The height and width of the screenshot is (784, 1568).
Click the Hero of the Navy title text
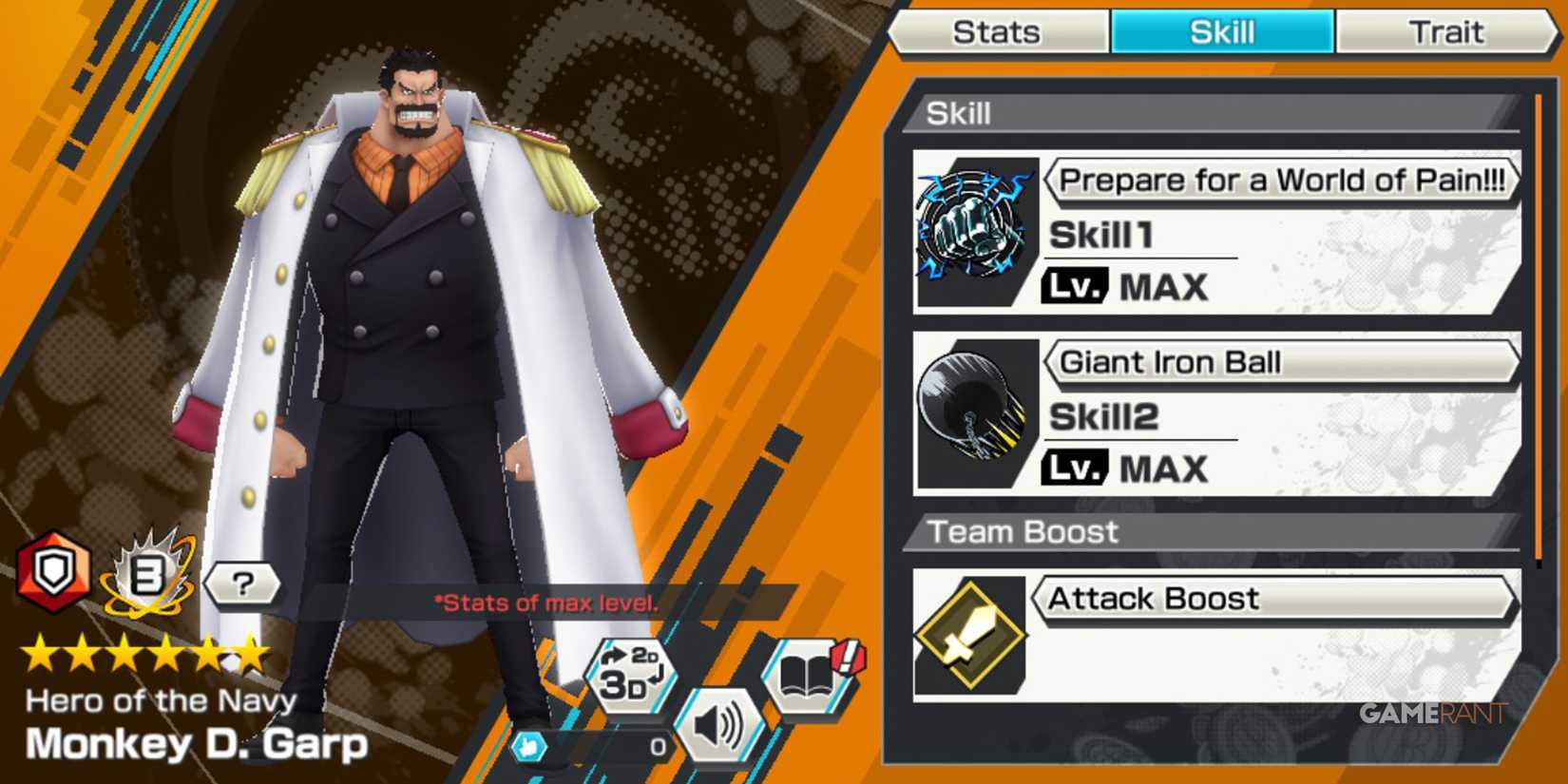coord(162,698)
